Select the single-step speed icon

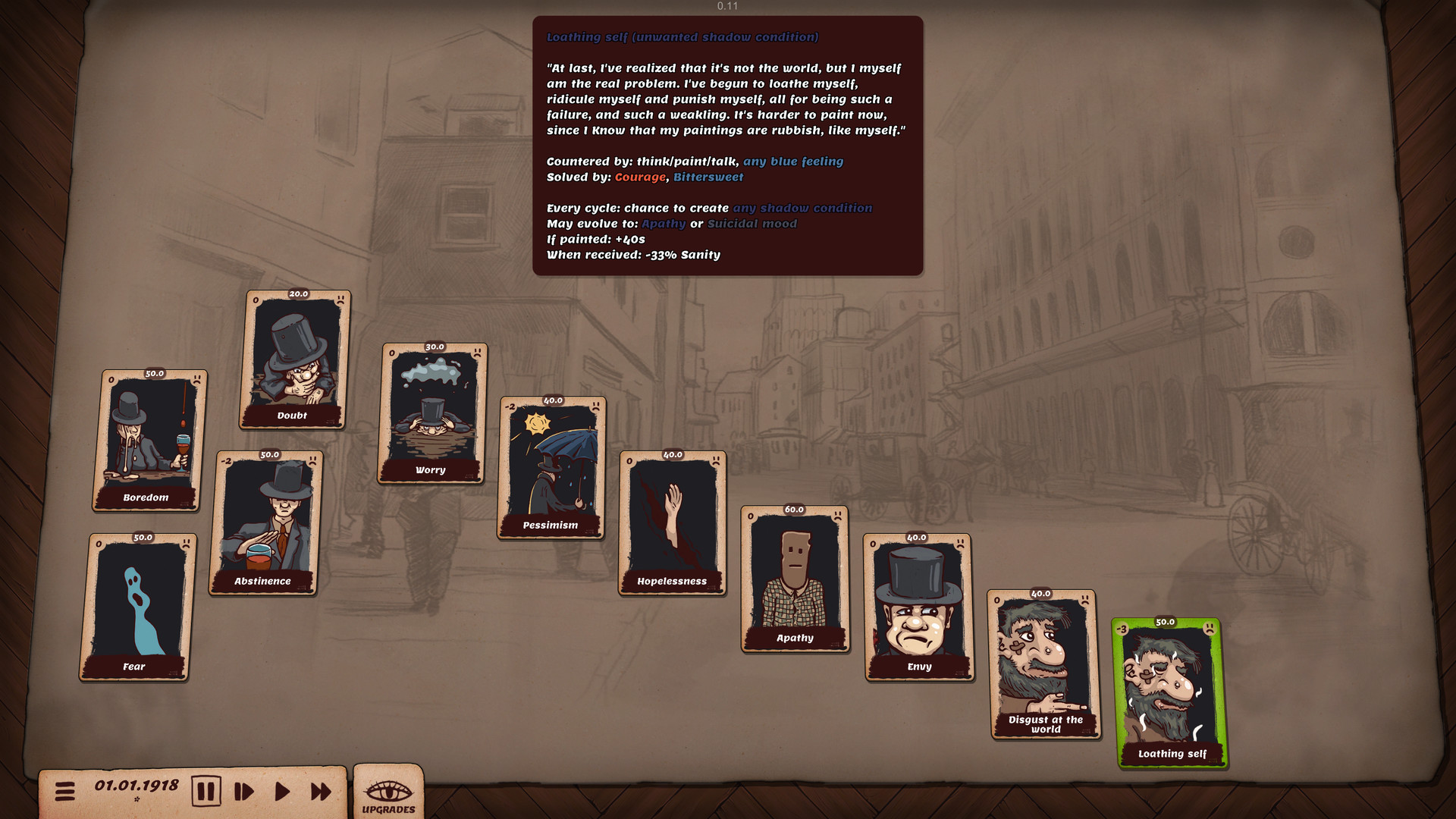point(243,791)
